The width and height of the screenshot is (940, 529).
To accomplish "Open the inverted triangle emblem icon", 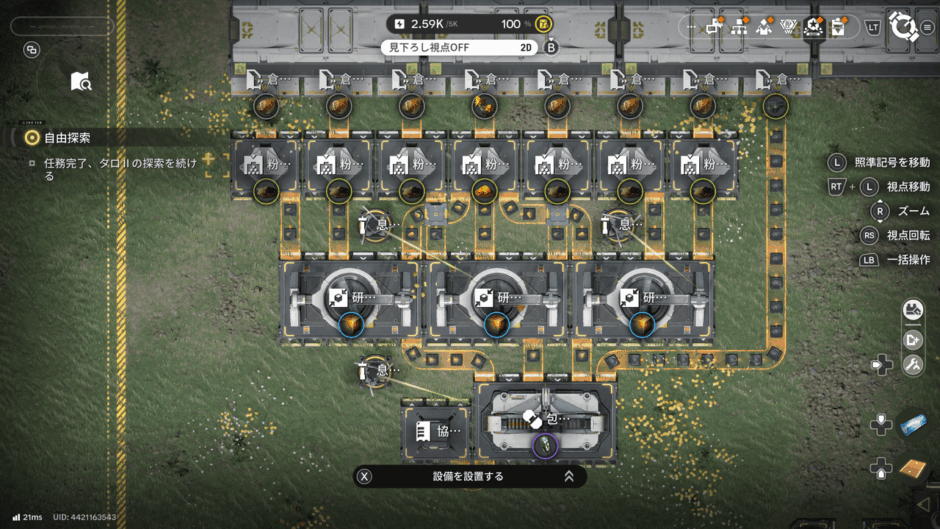I will pos(790,27).
